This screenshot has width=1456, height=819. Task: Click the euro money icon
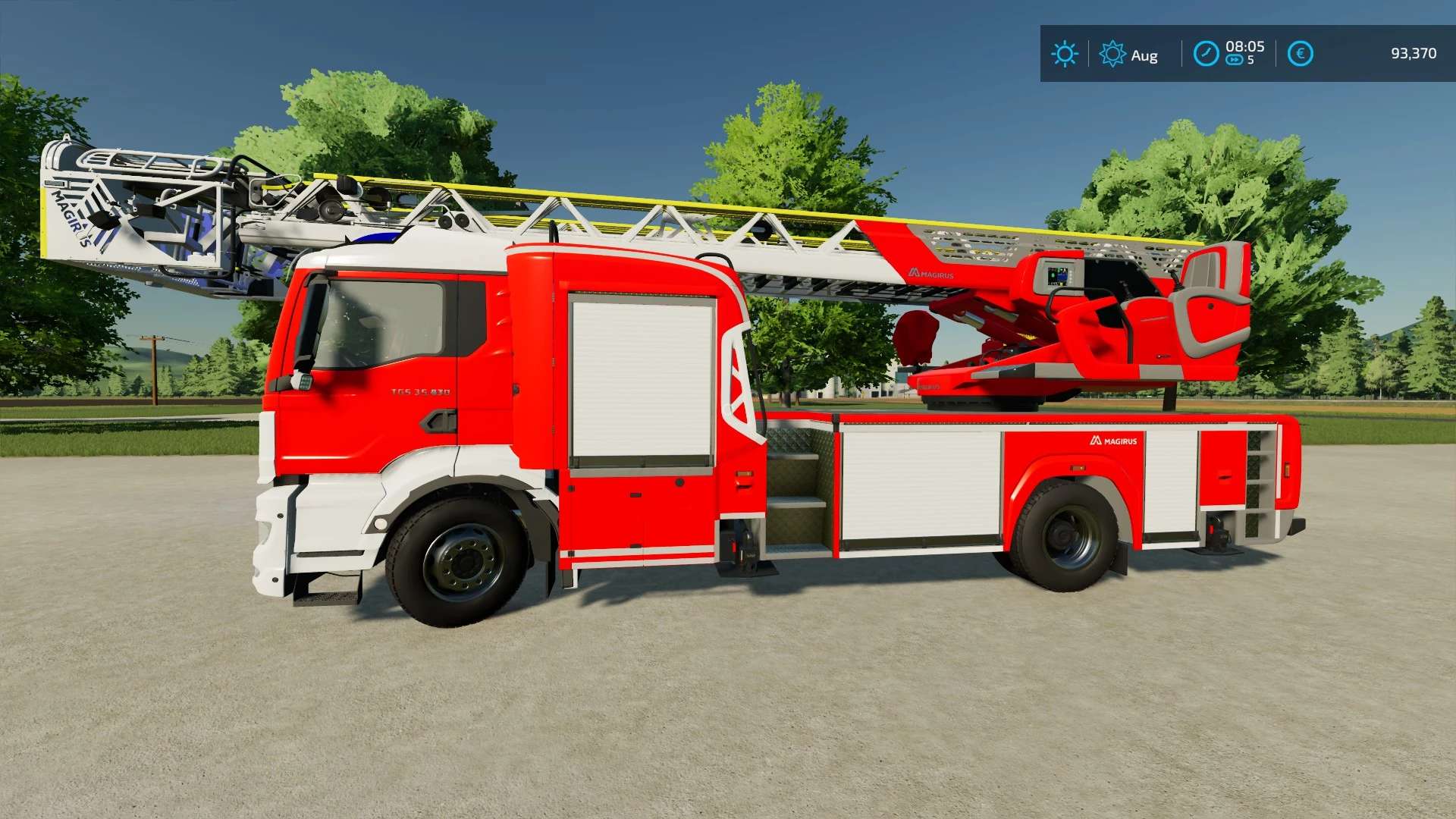point(1300,54)
